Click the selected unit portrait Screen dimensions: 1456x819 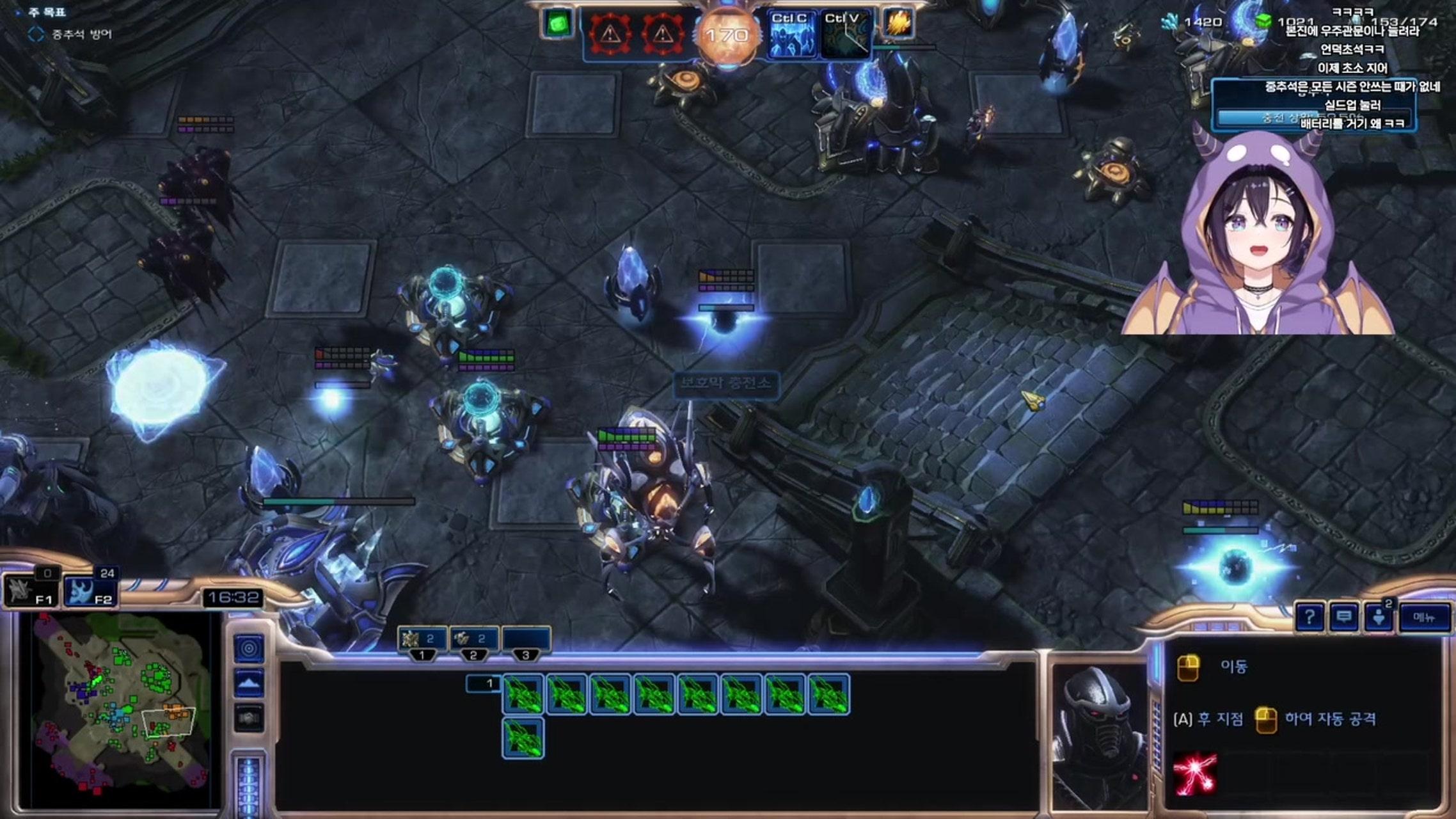click(x=1098, y=736)
